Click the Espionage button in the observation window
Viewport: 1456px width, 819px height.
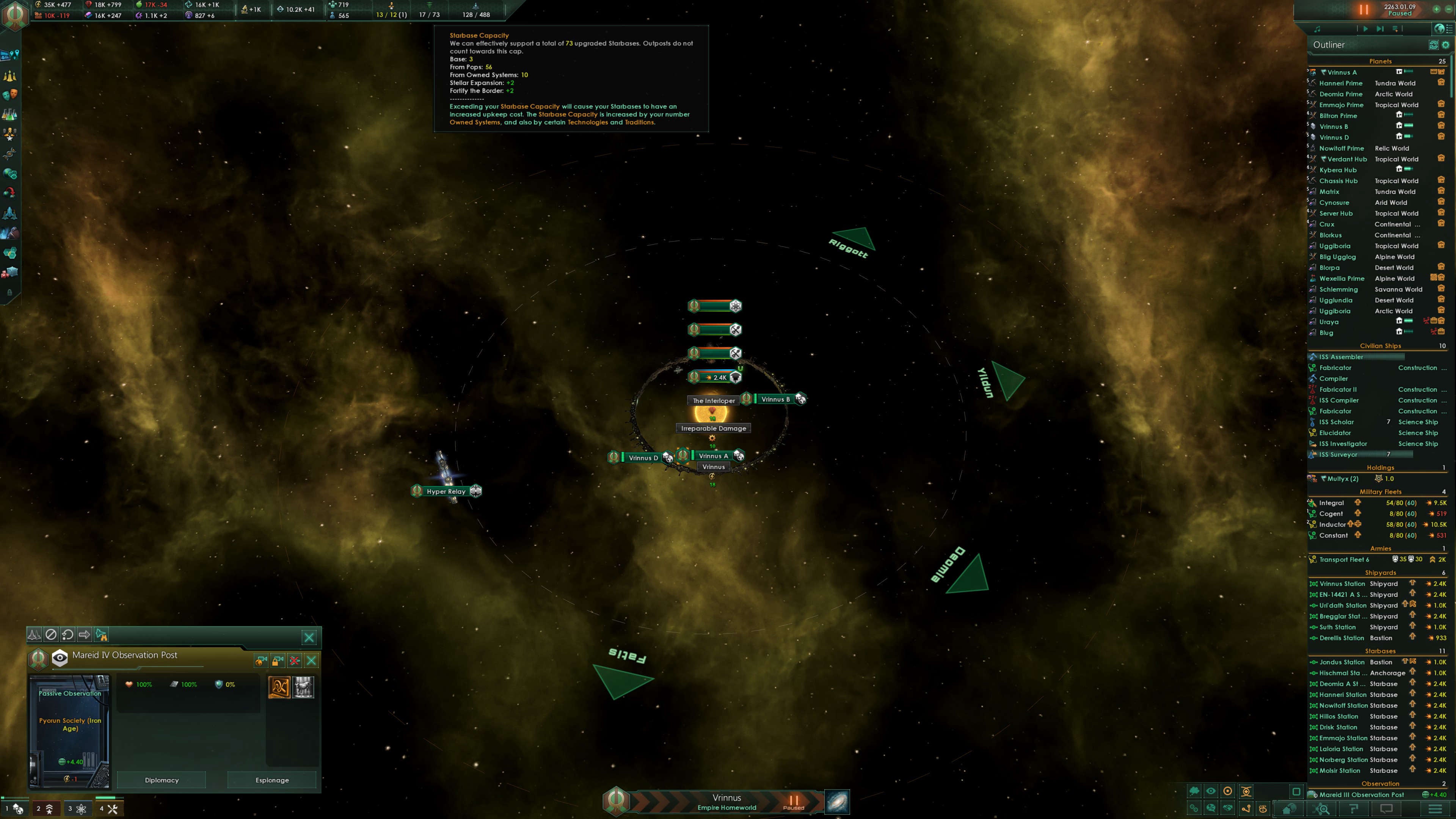(x=272, y=780)
